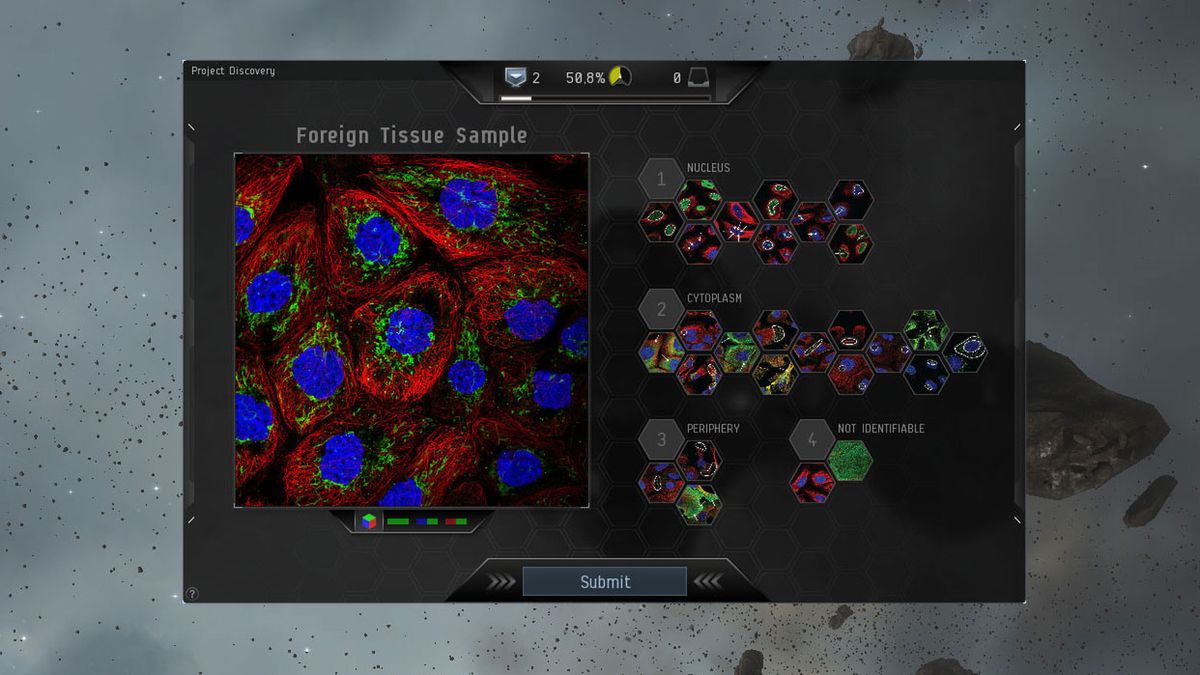
Task: Submit the tissue sample classification
Action: pyautogui.click(x=604, y=581)
